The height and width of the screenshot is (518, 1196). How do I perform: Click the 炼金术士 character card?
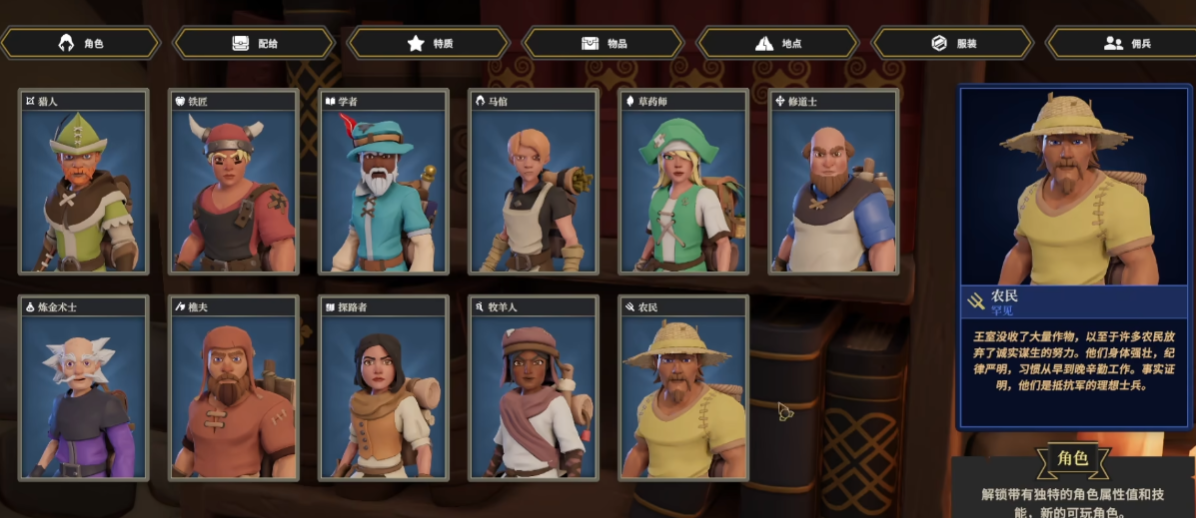tap(84, 388)
